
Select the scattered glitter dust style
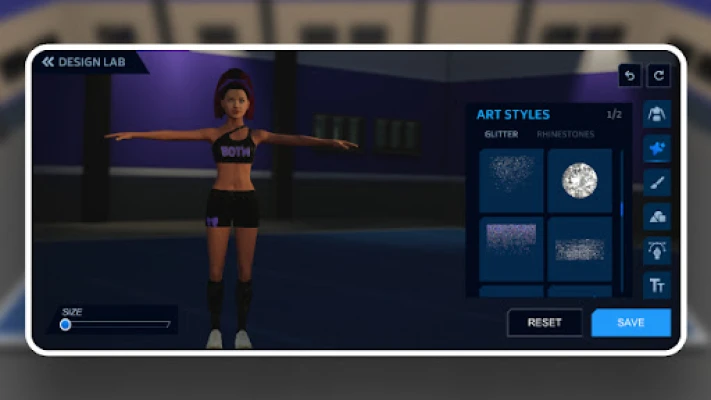tap(511, 180)
